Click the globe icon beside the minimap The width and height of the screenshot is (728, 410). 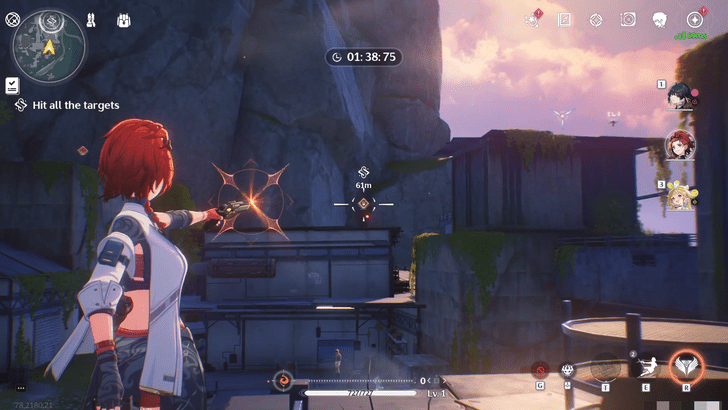[13, 19]
